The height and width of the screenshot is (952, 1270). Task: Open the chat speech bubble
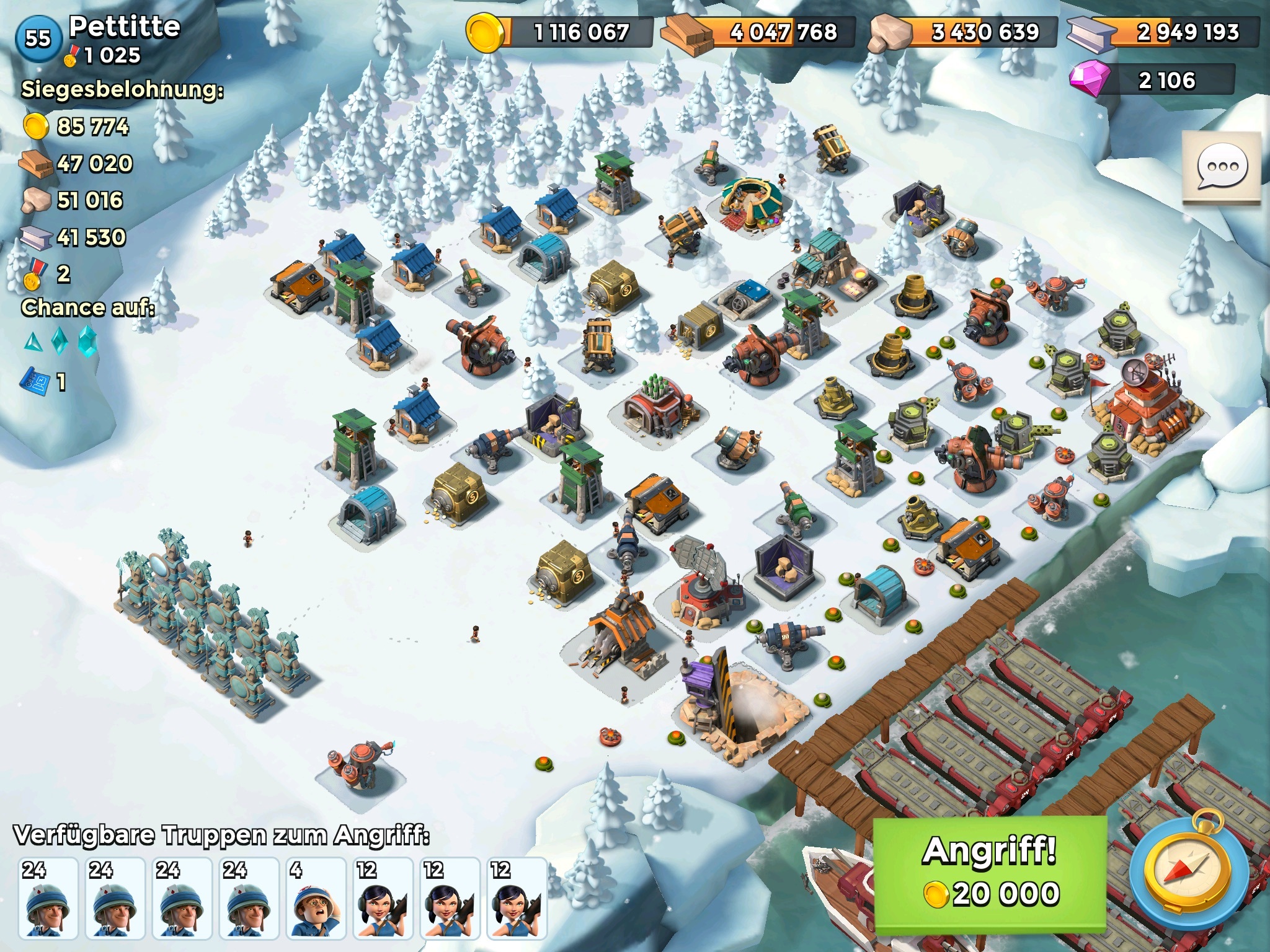pyautogui.click(x=1221, y=167)
